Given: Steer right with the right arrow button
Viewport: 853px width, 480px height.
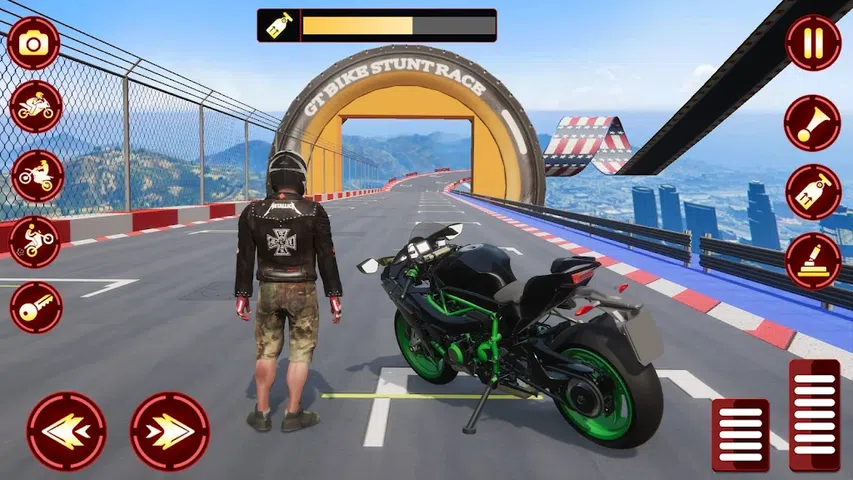Looking at the screenshot, I should (x=169, y=431).
